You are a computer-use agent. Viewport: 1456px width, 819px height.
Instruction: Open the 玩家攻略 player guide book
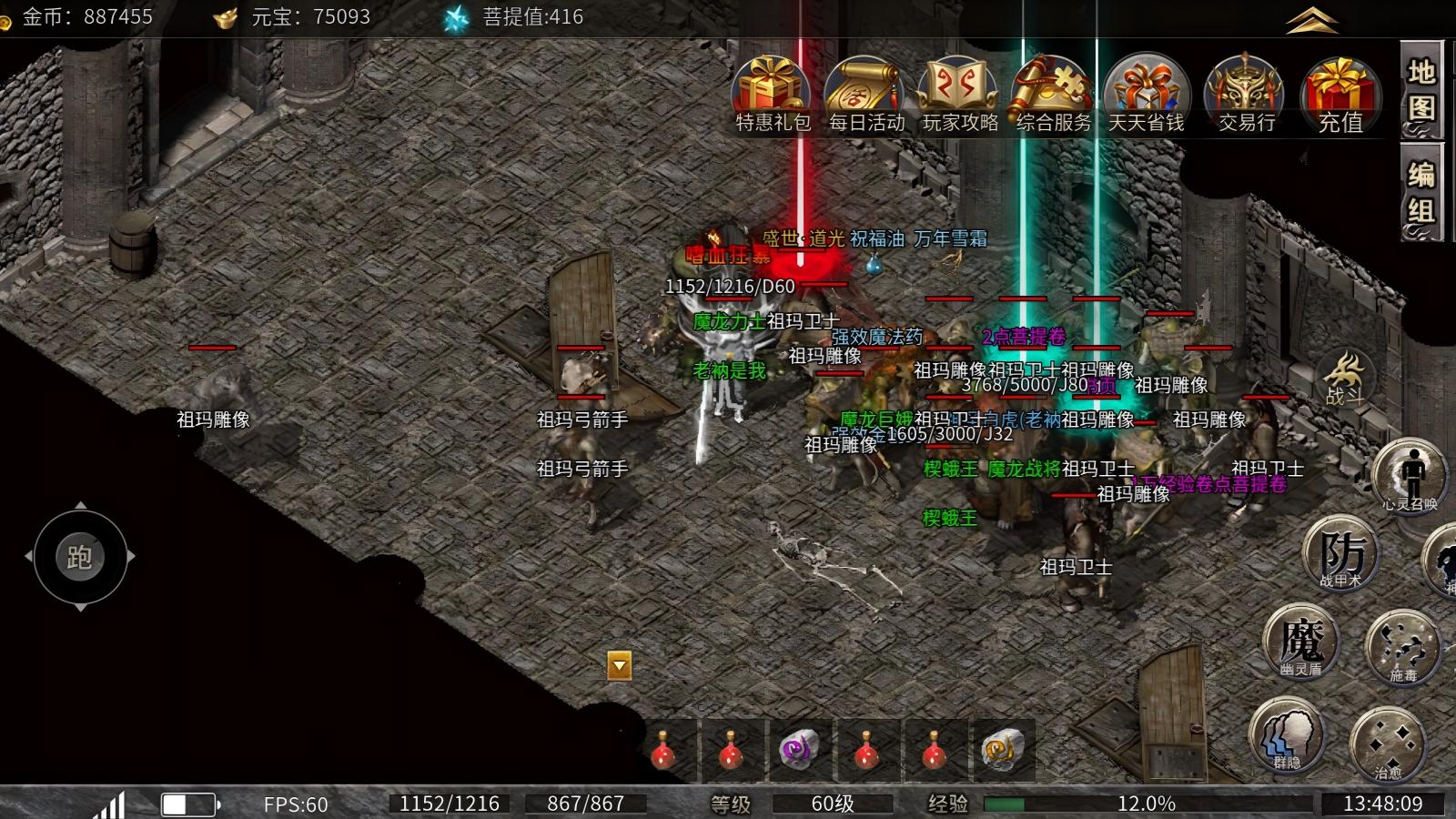tap(960, 91)
